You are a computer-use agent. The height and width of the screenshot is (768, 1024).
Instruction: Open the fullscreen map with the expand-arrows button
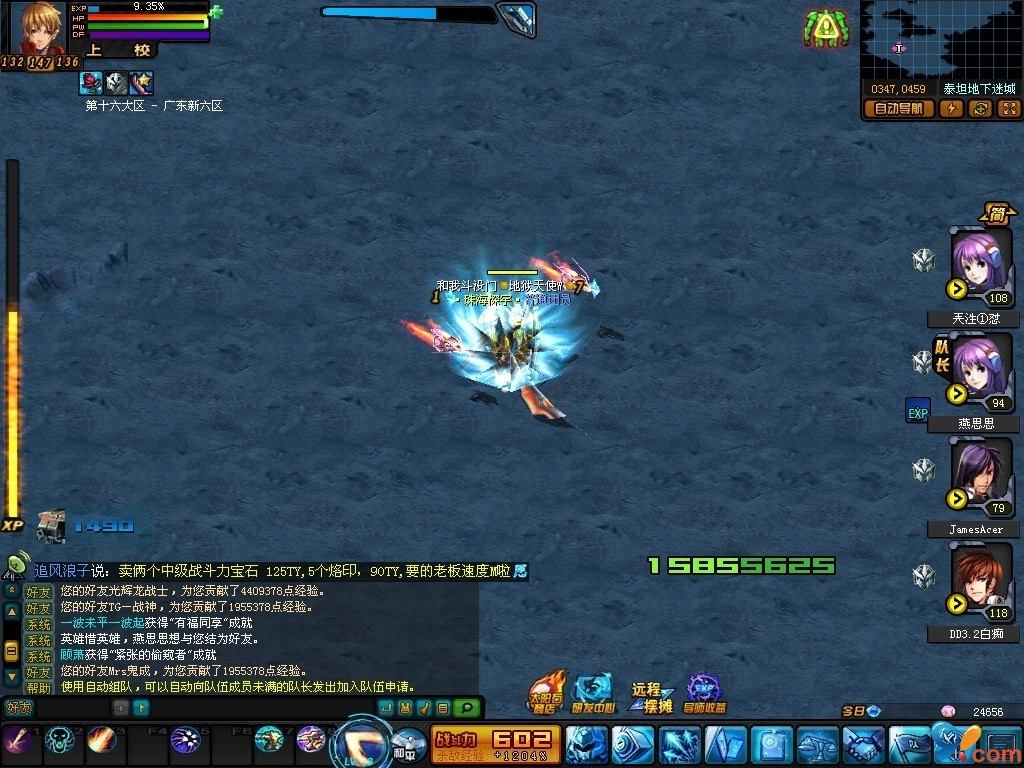(x=1008, y=109)
